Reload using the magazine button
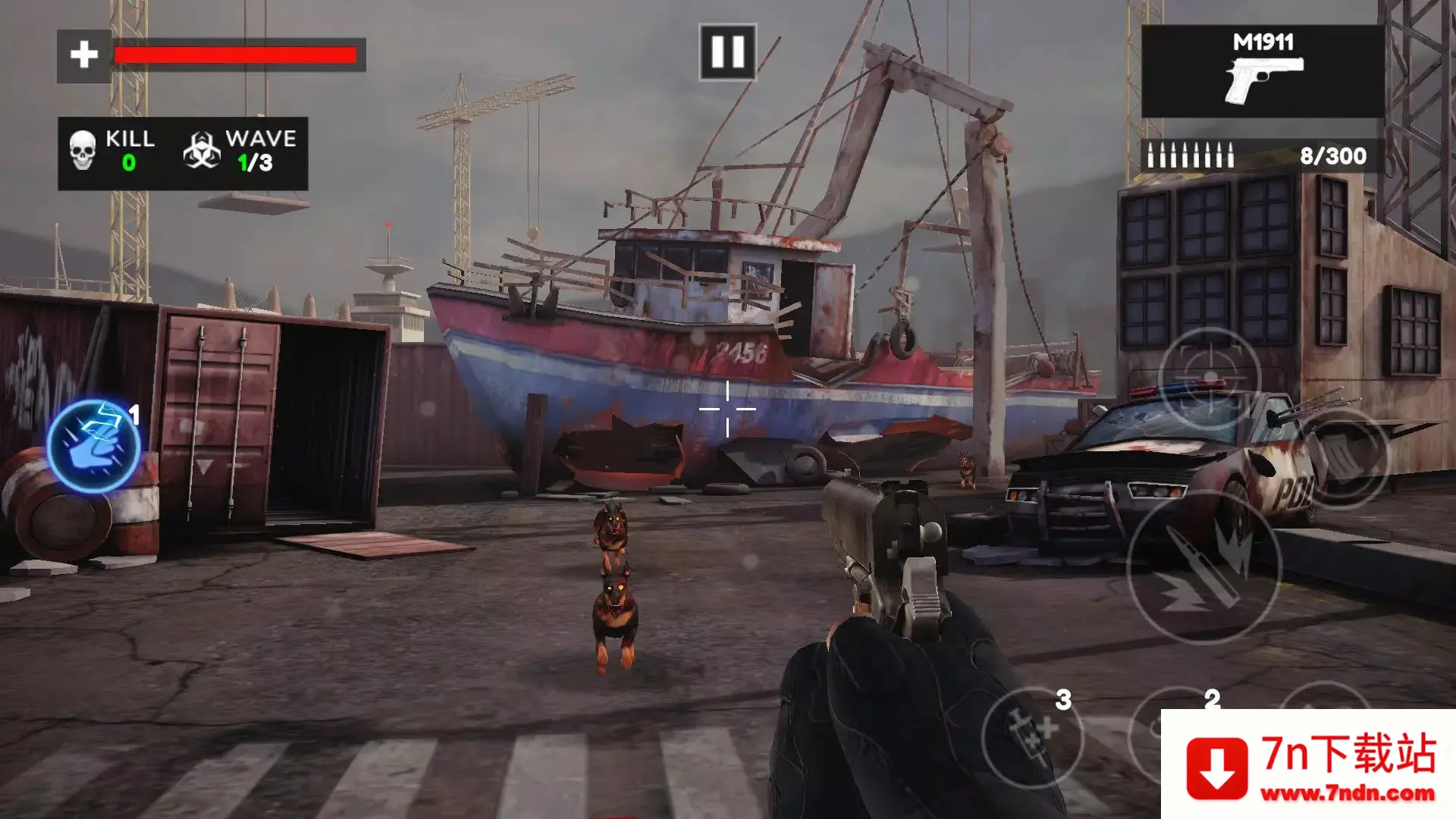Viewport: 1456px width, 819px height. pyautogui.click(x=1345, y=458)
